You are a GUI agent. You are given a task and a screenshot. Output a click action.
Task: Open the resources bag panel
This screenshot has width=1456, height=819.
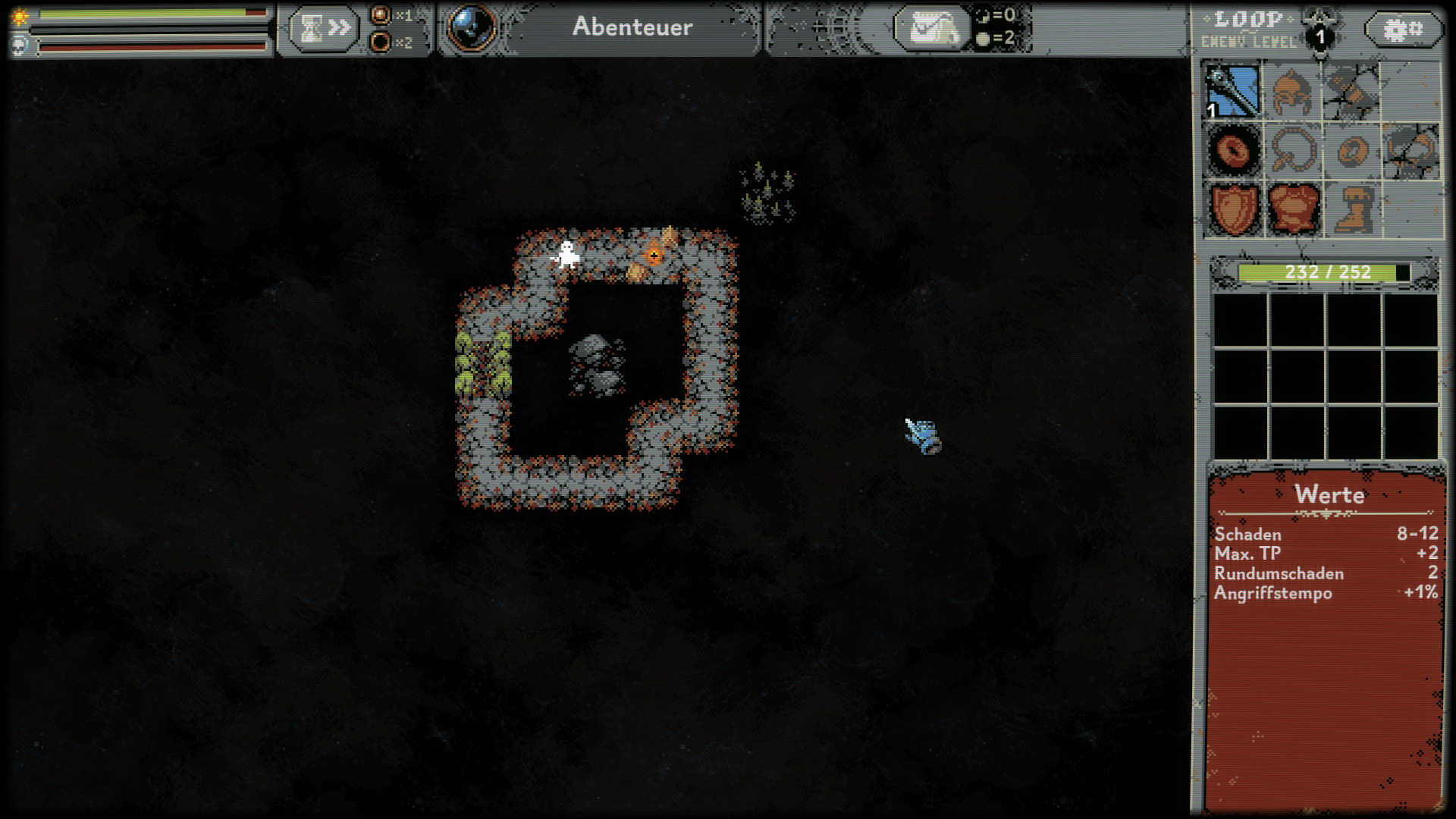pos(932,29)
